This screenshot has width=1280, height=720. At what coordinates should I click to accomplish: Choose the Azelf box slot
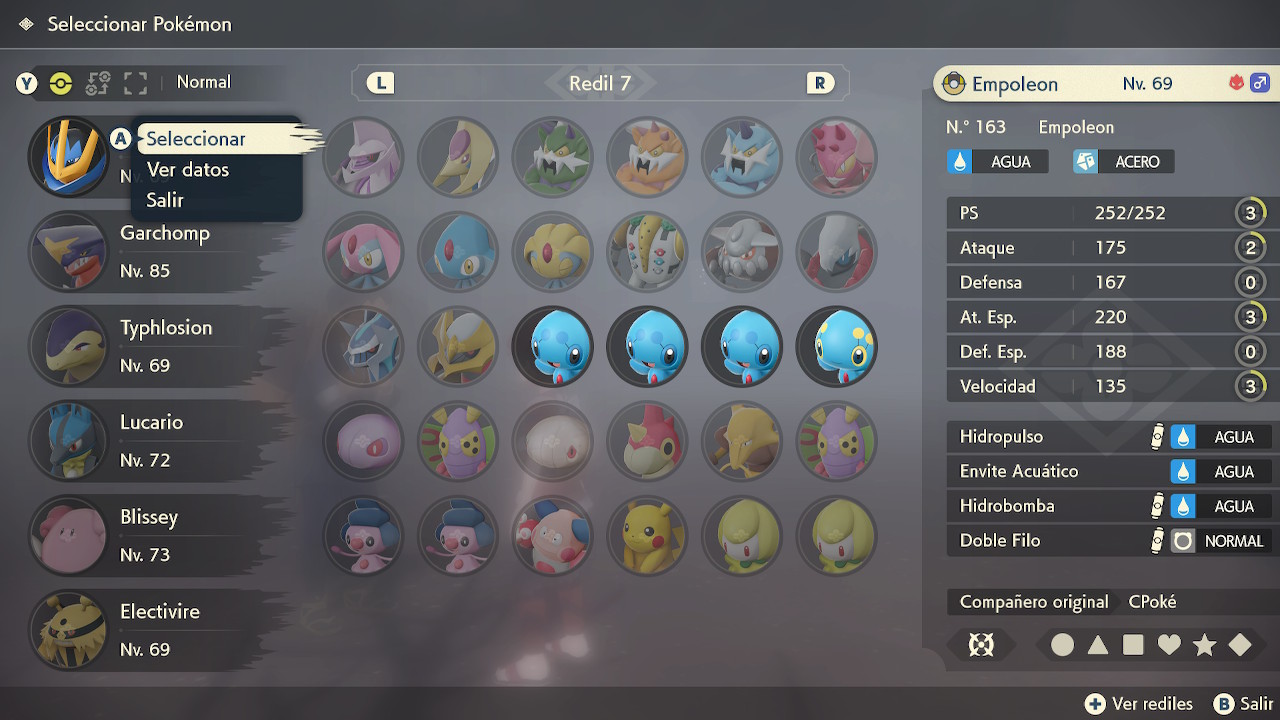pos(457,252)
